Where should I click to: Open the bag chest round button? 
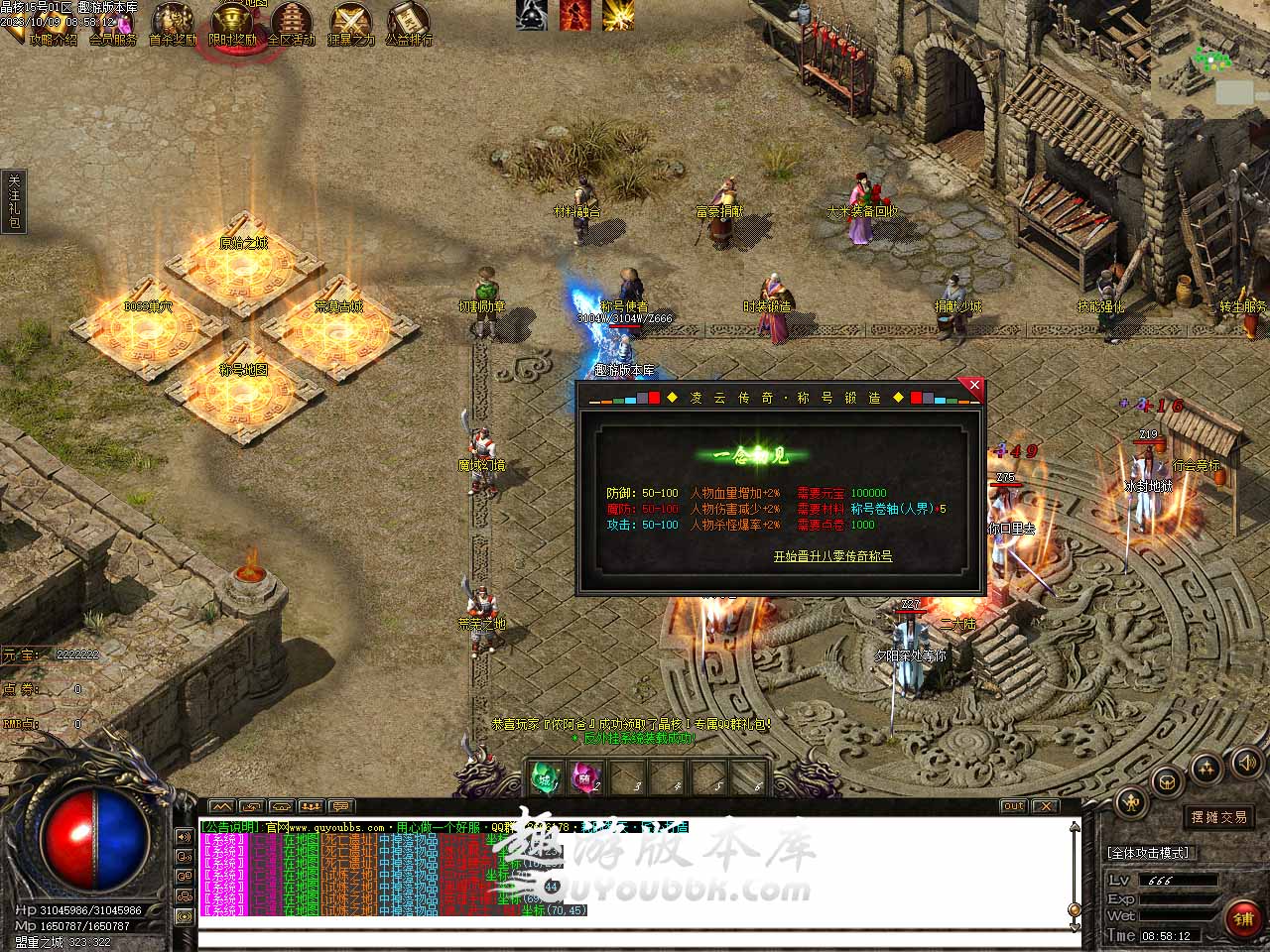(x=1168, y=780)
